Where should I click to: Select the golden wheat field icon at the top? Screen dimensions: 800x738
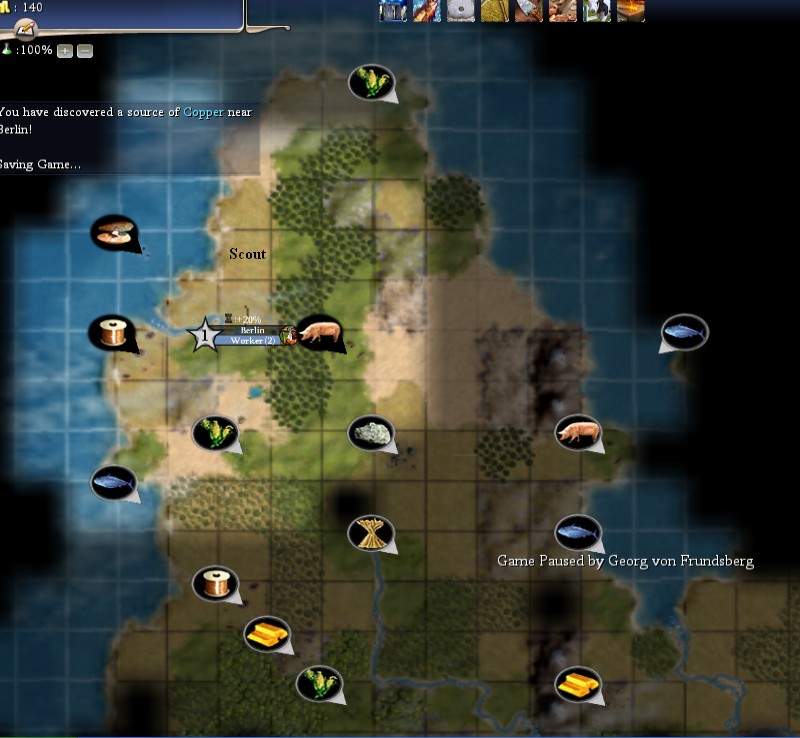point(494,10)
